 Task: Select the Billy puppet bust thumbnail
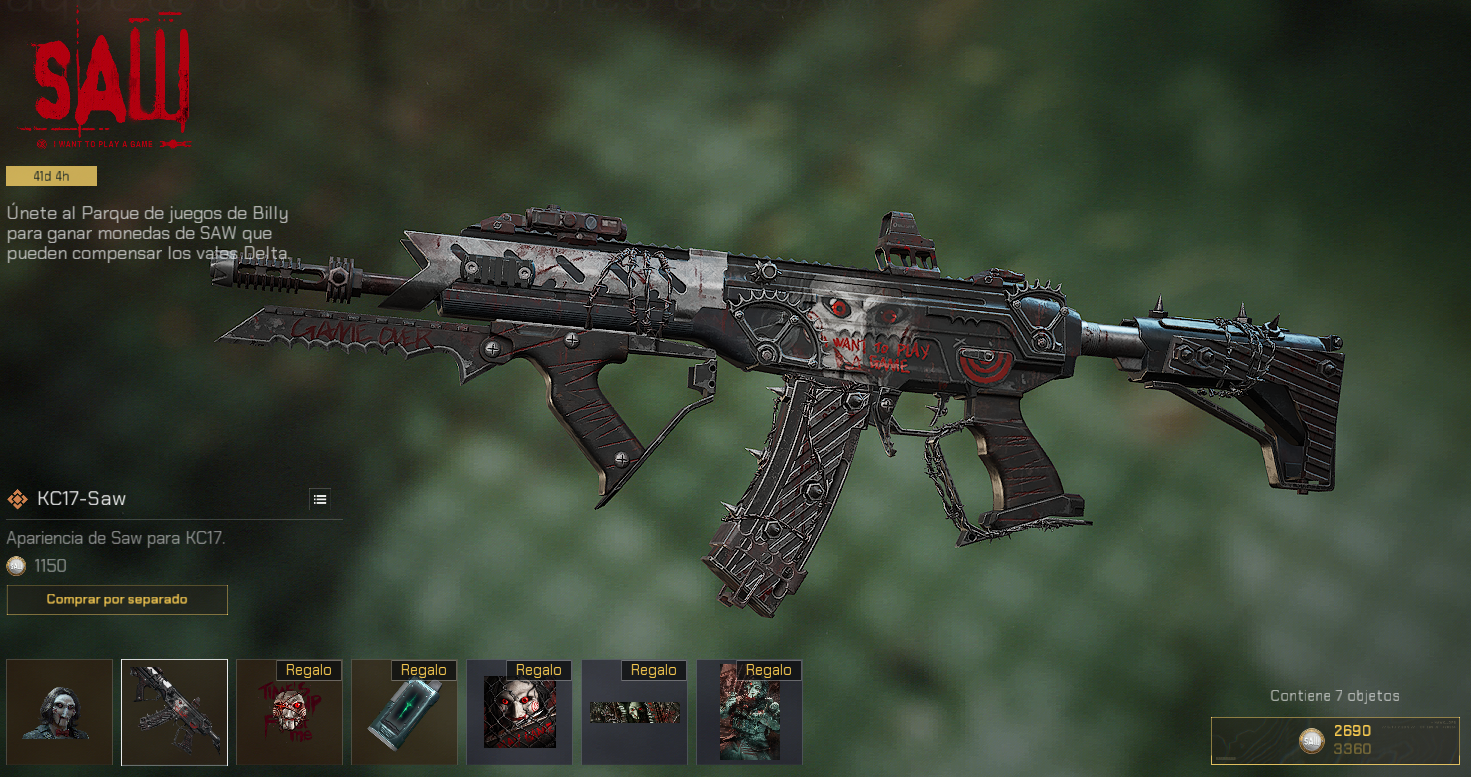tap(60, 712)
